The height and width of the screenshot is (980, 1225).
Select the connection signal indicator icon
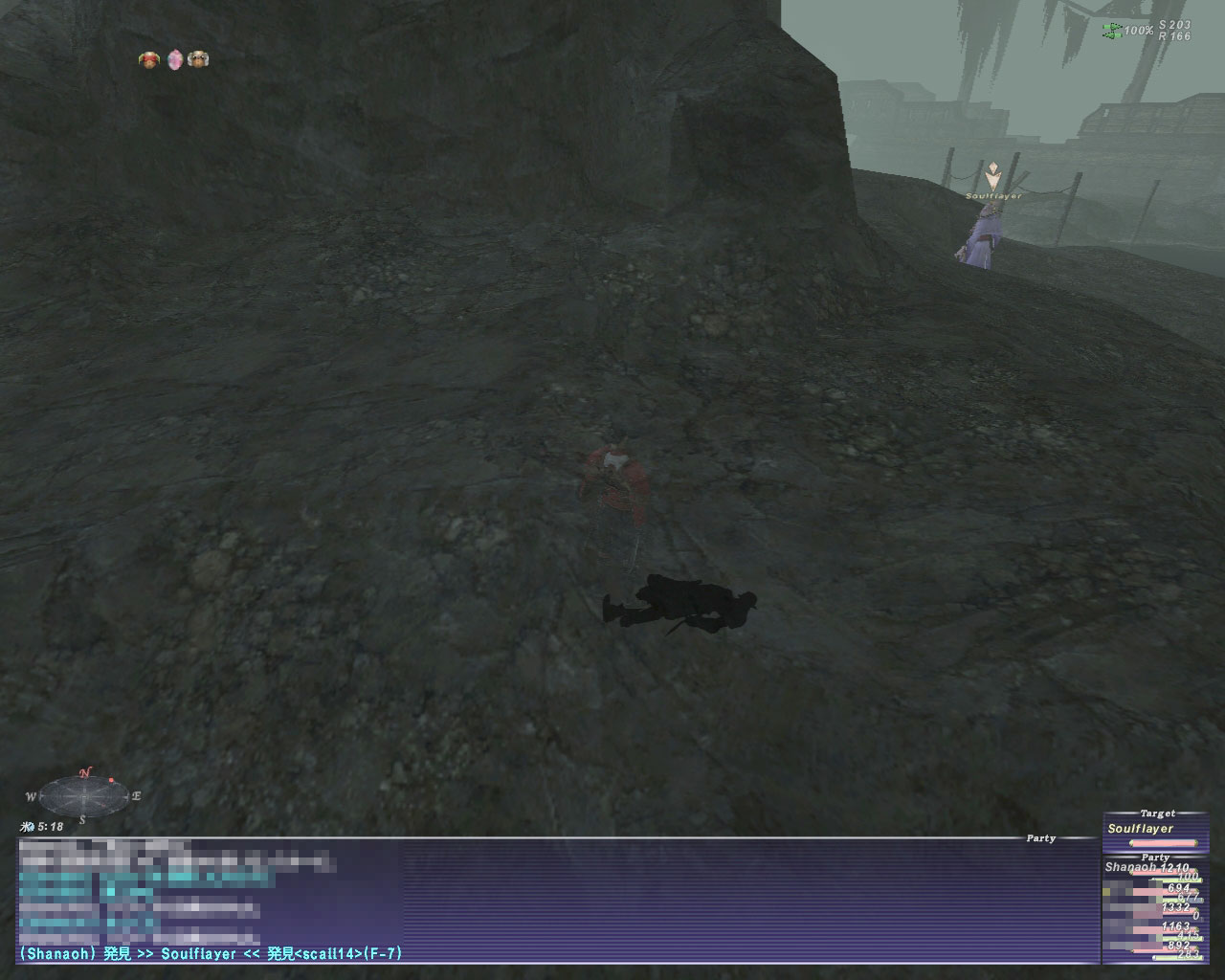tap(1112, 32)
